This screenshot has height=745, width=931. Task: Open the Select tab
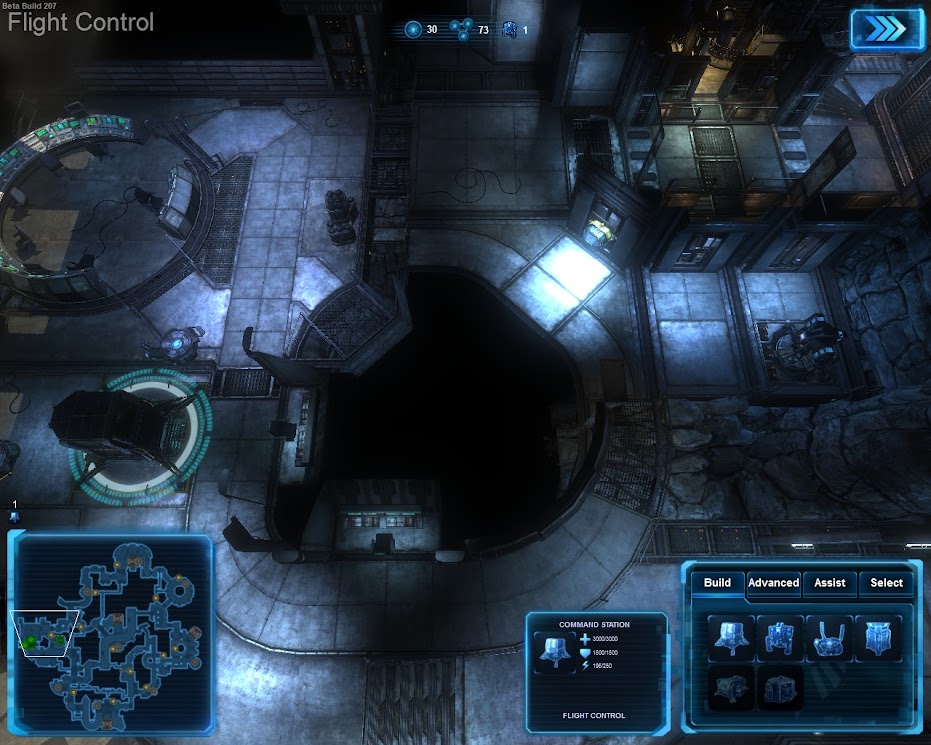pos(886,583)
